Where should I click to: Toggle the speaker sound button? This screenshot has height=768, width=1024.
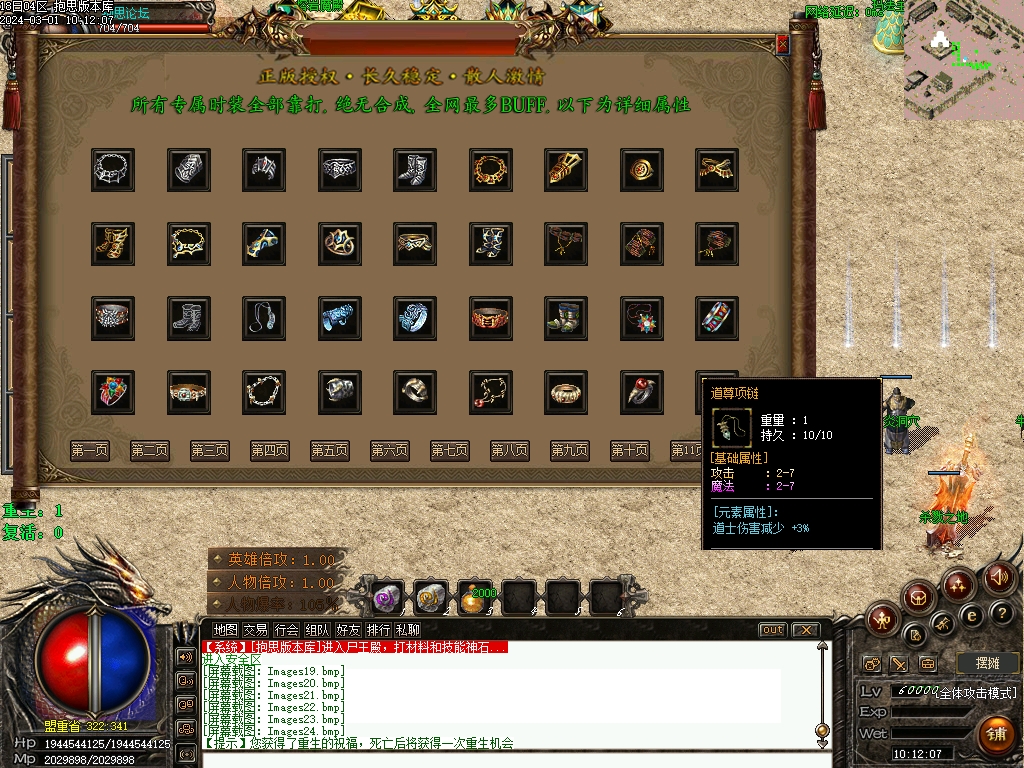pos(998,577)
